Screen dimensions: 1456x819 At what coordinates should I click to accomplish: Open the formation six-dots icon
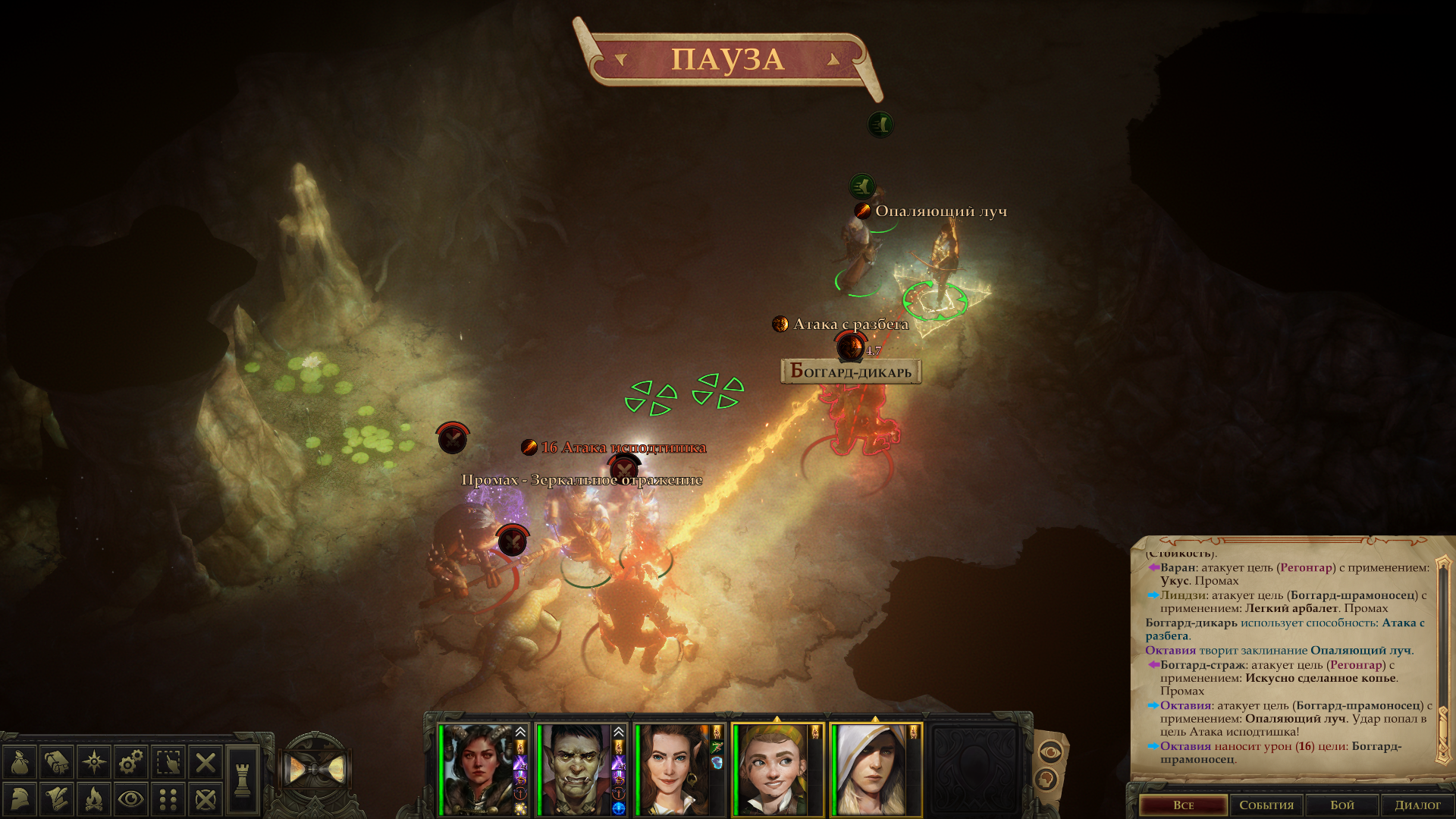click(x=168, y=799)
